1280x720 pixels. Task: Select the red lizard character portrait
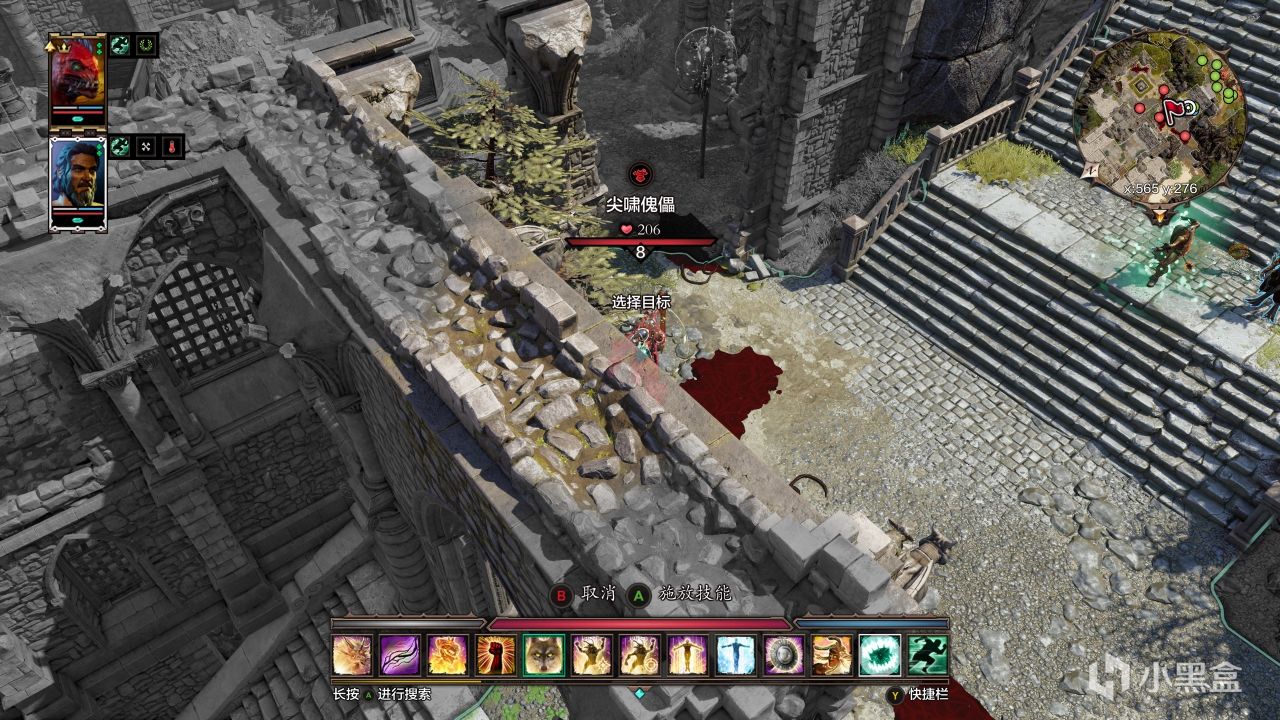pyautogui.click(x=78, y=79)
